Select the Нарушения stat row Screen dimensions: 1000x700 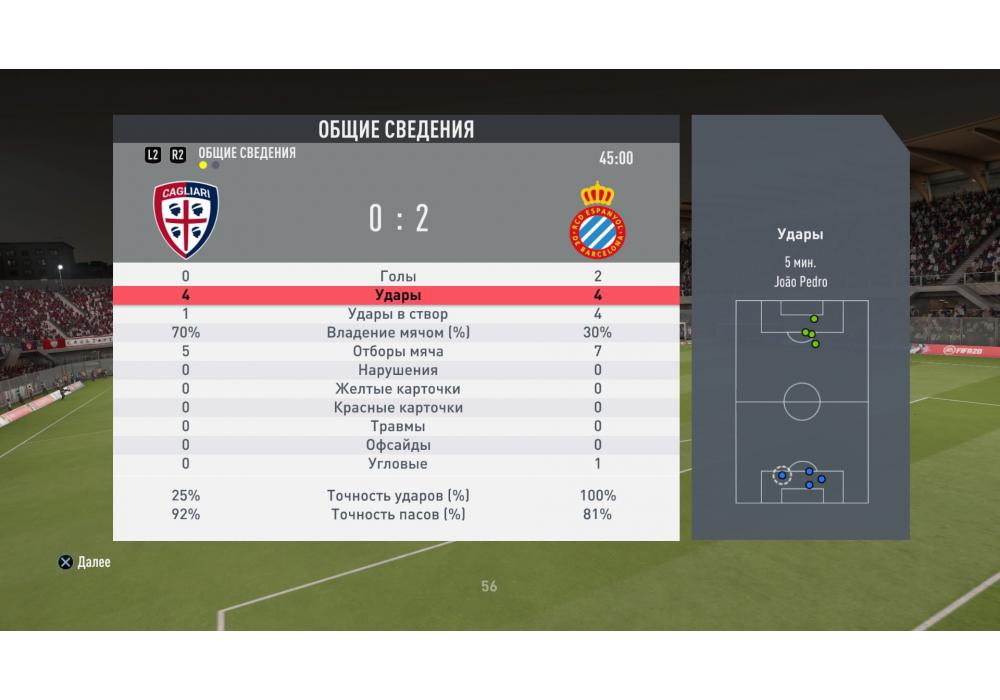(x=398, y=370)
